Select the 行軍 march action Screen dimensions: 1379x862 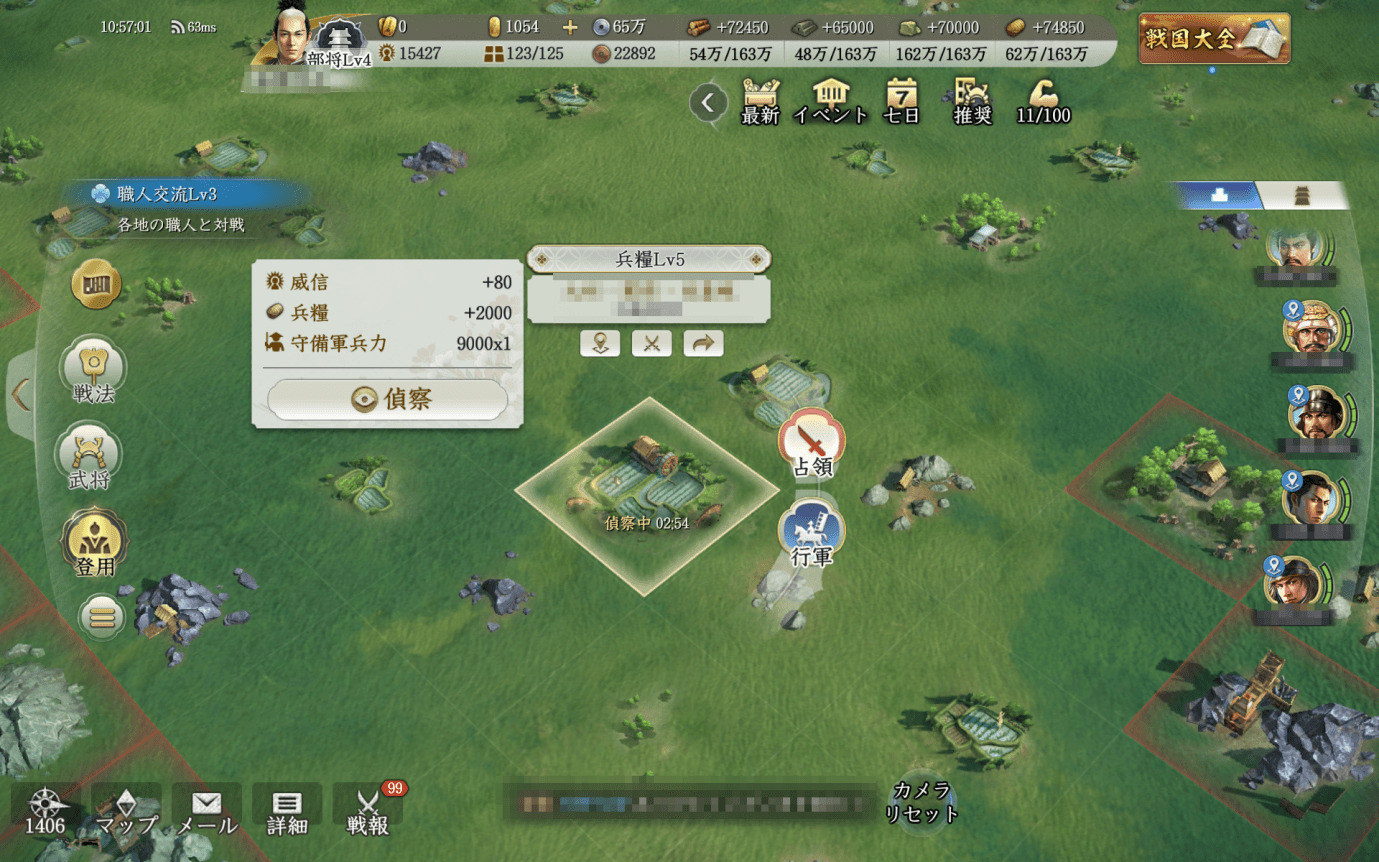(x=811, y=535)
